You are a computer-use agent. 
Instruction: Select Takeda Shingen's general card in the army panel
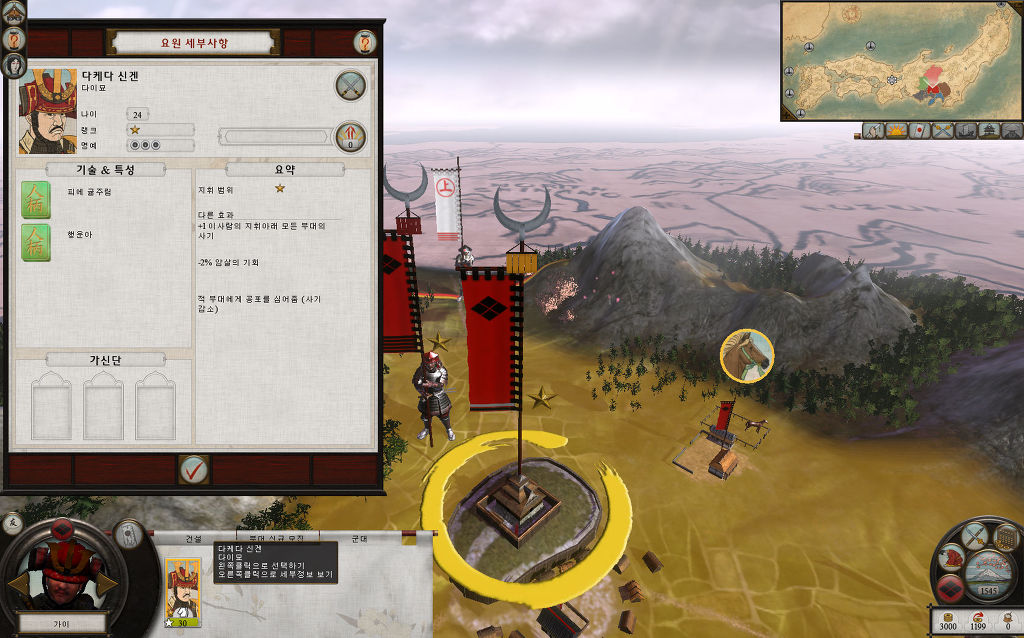point(182,592)
